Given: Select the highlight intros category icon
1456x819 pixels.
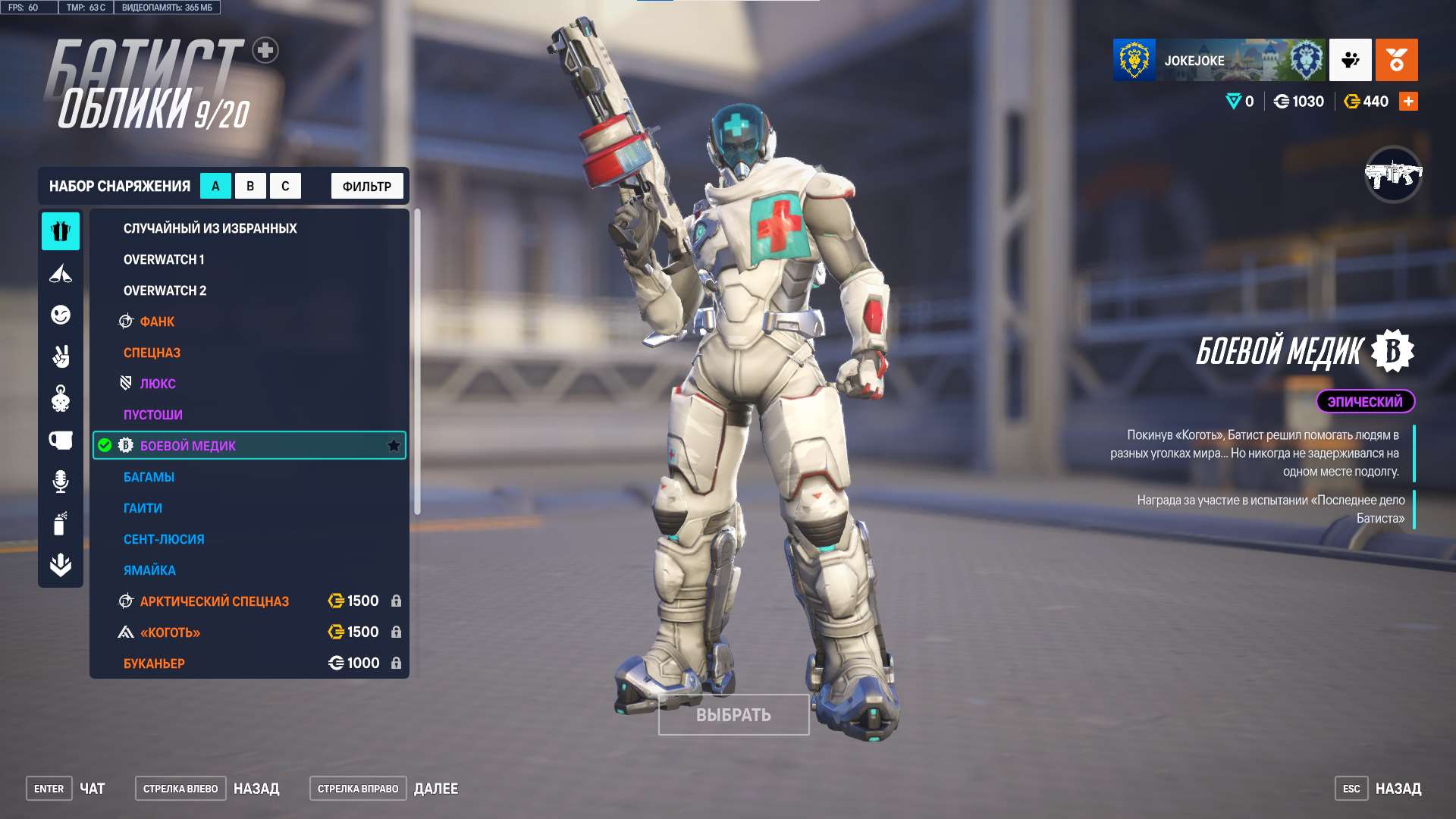Looking at the screenshot, I should [61, 275].
